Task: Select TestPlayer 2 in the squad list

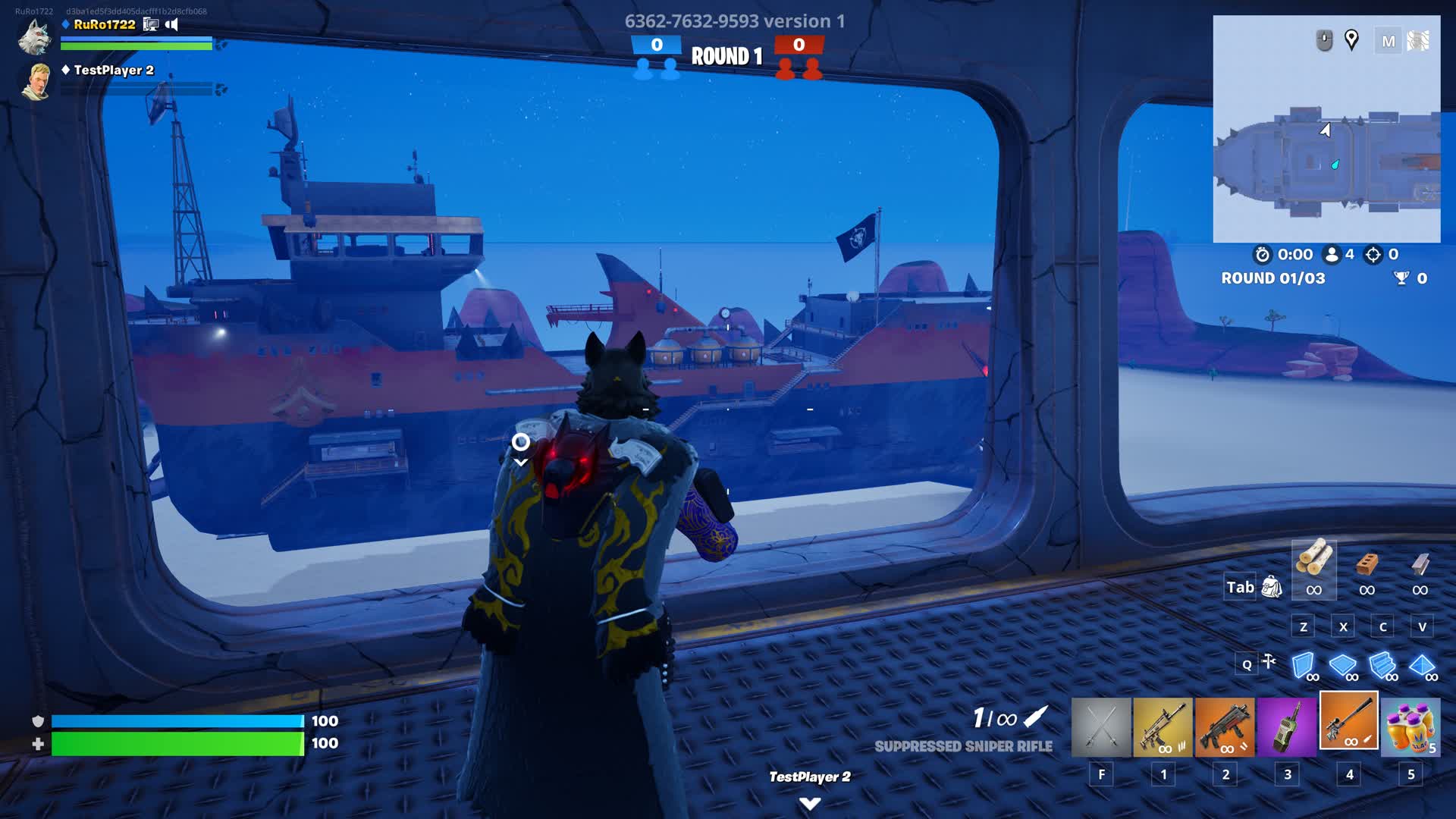Action: pos(113,71)
